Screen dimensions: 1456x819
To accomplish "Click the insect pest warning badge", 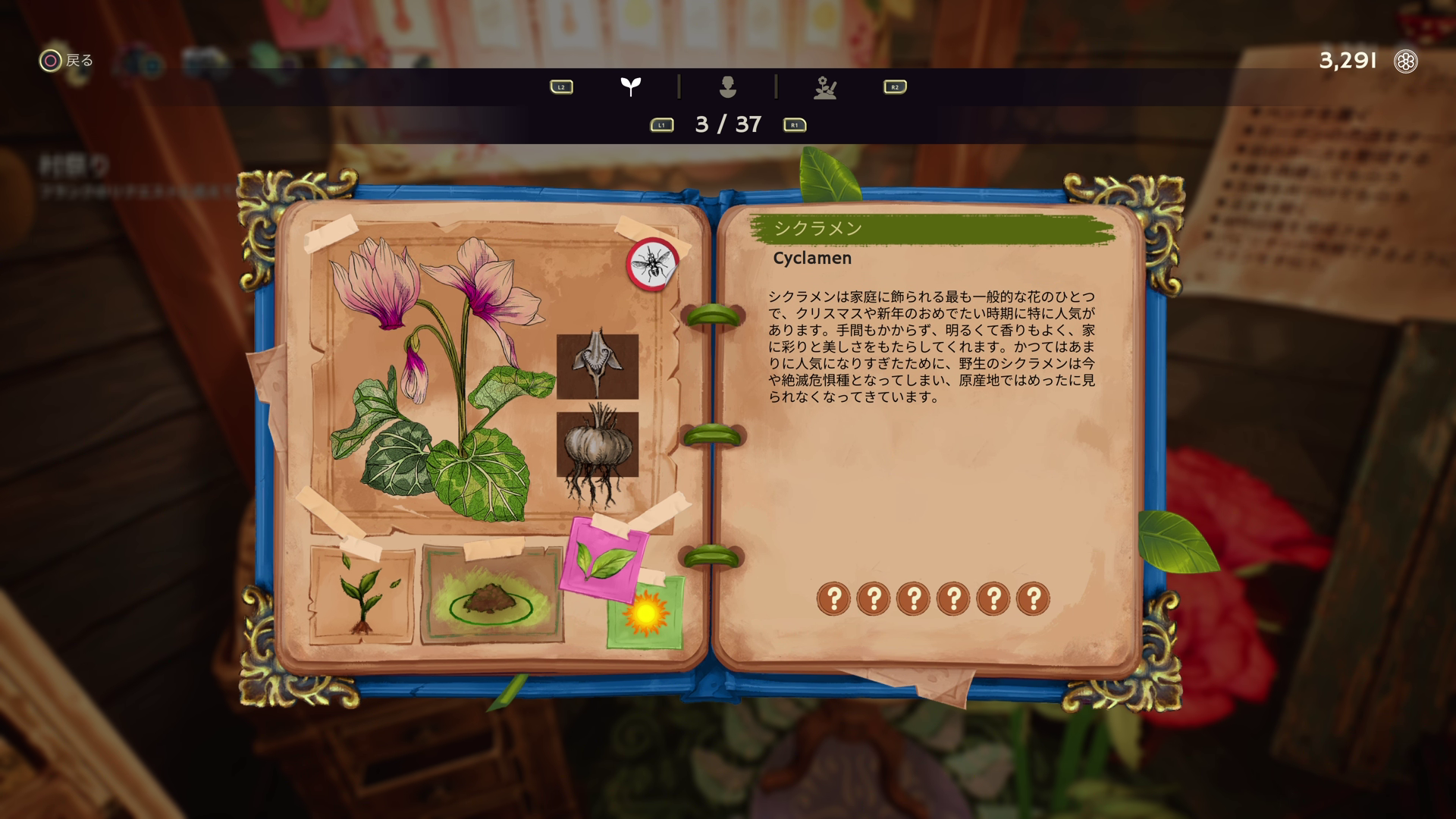I will point(651,264).
